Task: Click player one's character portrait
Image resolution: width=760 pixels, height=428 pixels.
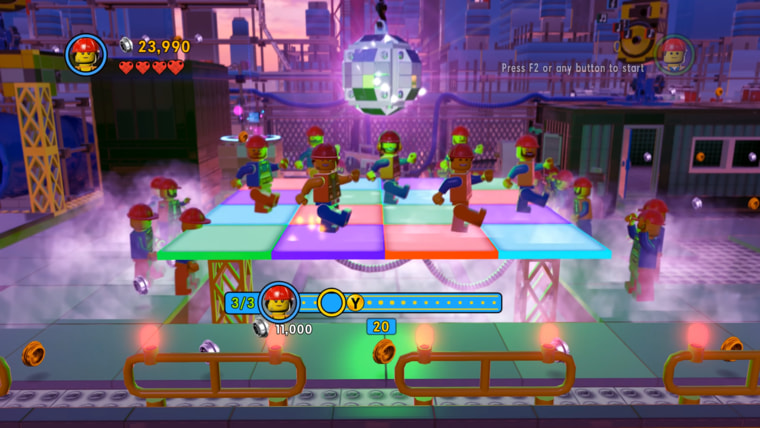Action: point(86,54)
